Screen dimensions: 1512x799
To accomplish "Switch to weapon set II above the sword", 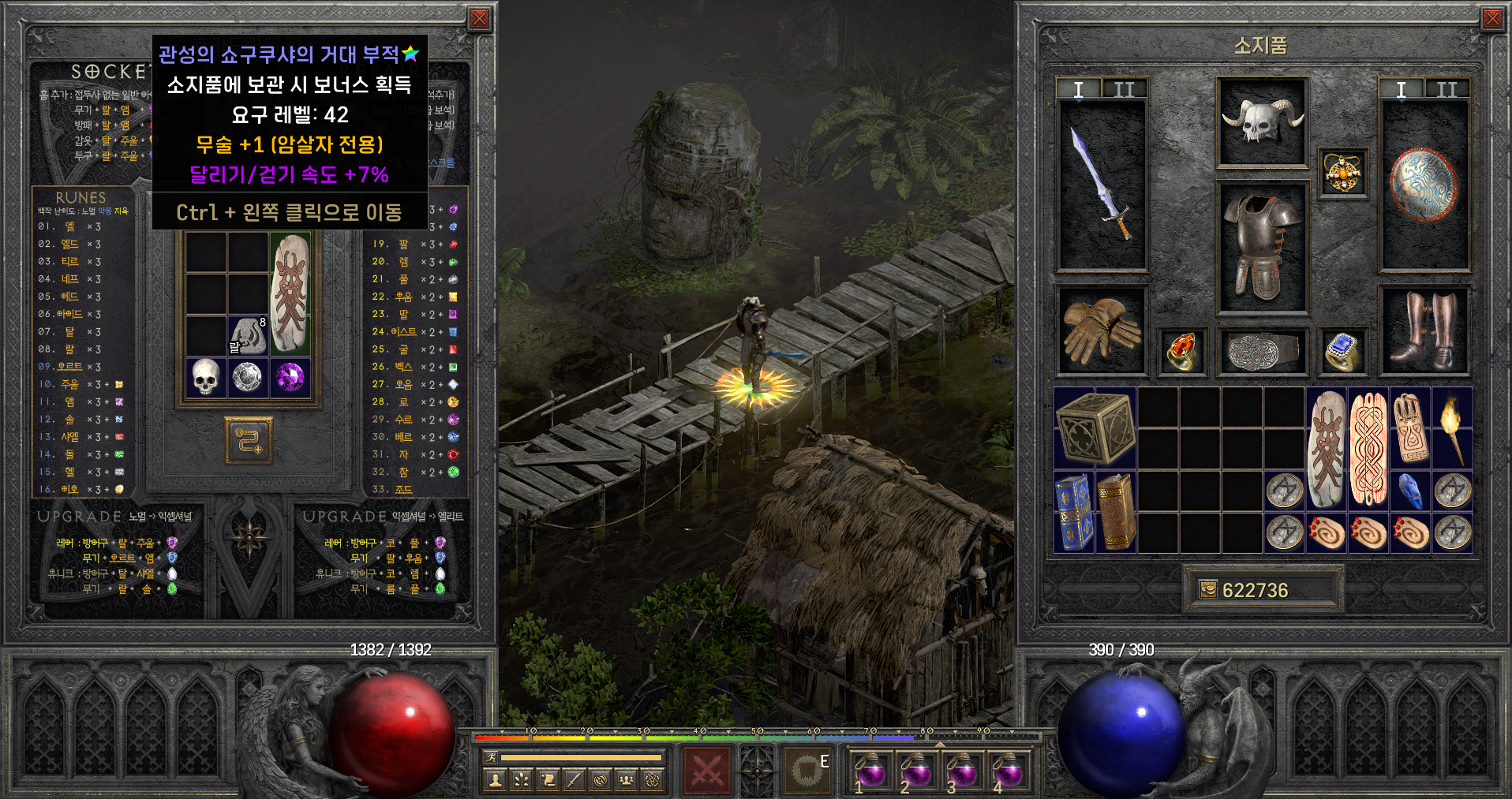I will (x=1124, y=89).
